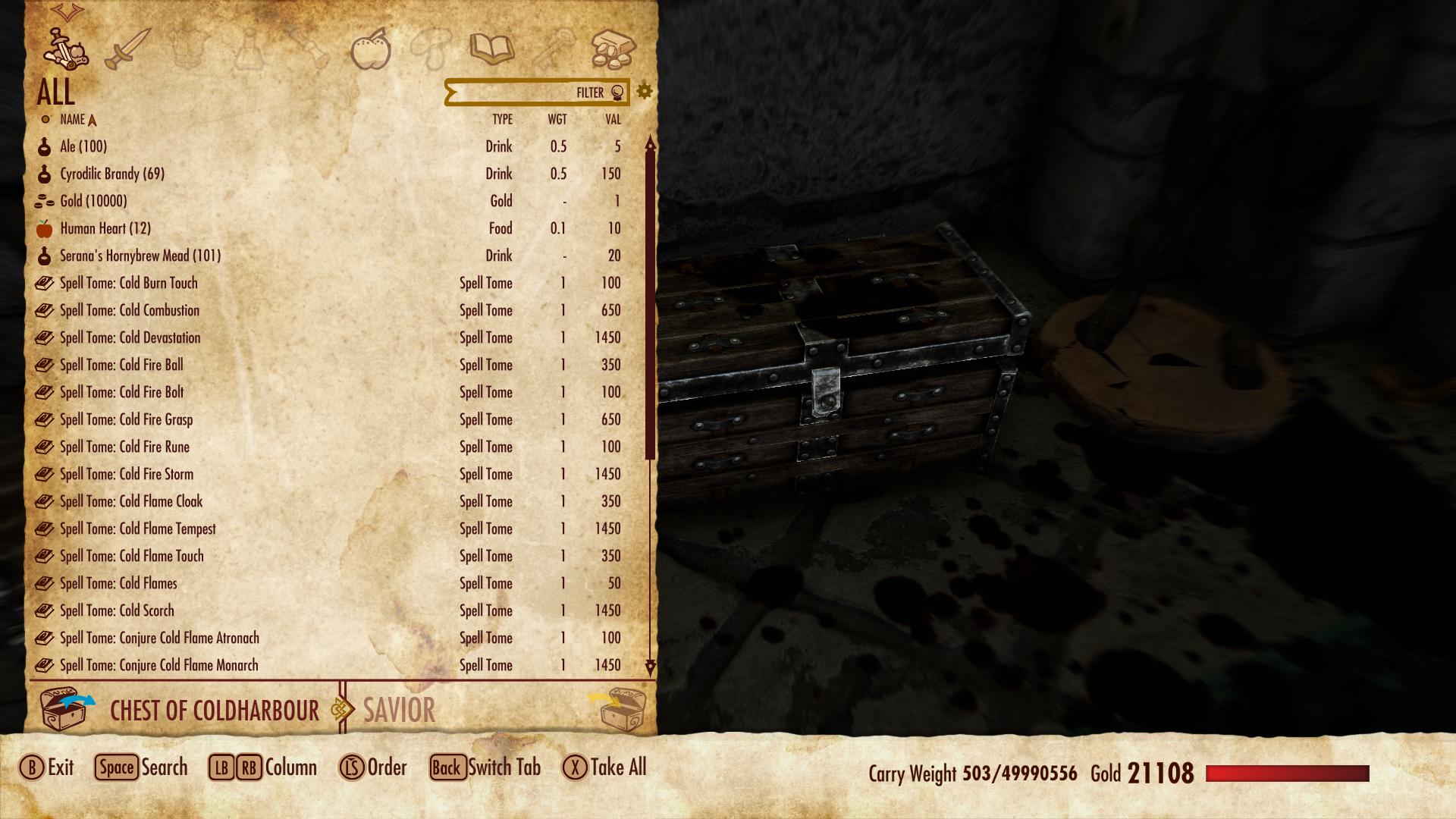Open the Chest of Coldharbour tab
The height and width of the screenshot is (819, 1456).
pyautogui.click(x=214, y=711)
